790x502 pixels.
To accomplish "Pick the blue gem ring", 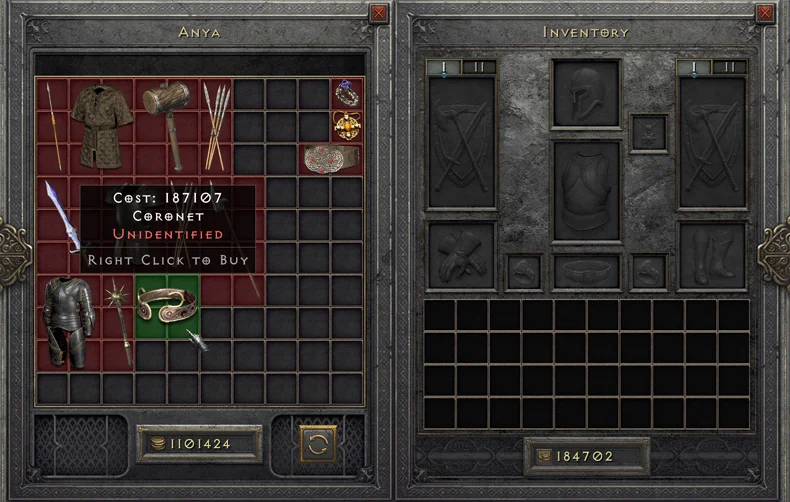I will coord(346,93).
